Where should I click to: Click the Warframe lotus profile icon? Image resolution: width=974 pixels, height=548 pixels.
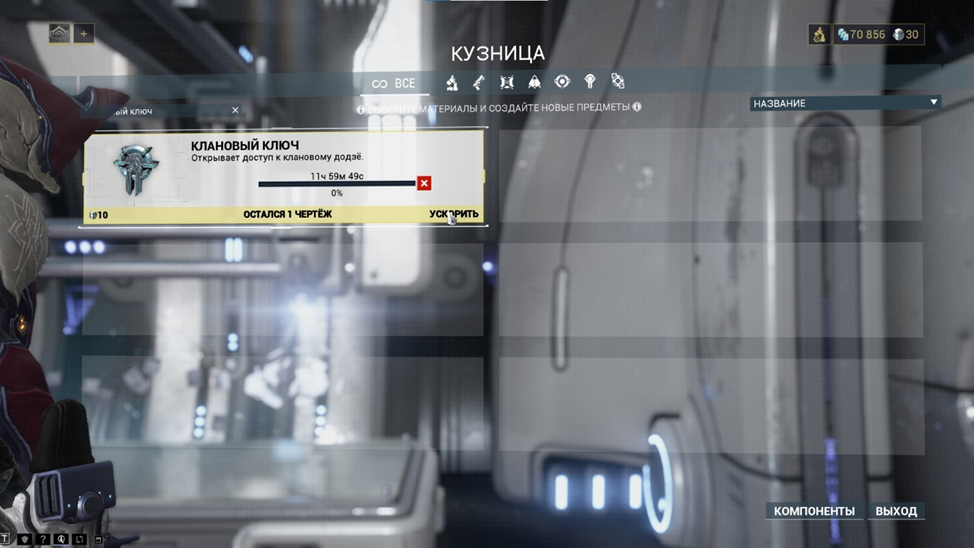click(x=60, y=34)
